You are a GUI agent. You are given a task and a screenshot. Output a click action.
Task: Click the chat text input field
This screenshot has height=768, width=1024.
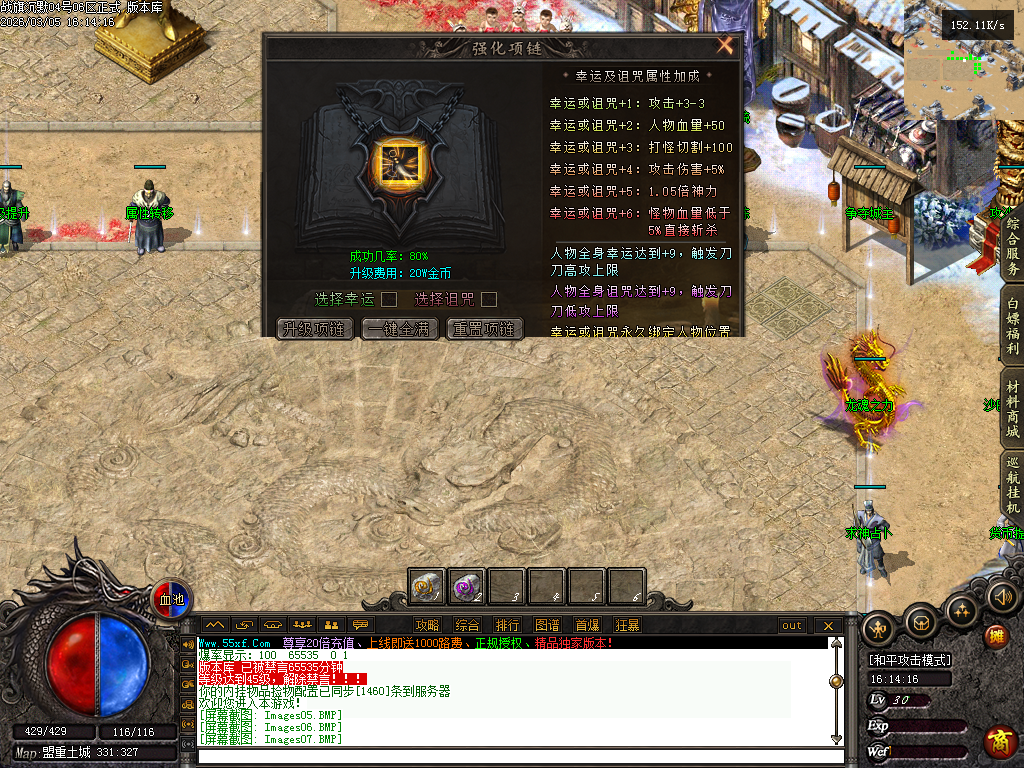(515, 755)
